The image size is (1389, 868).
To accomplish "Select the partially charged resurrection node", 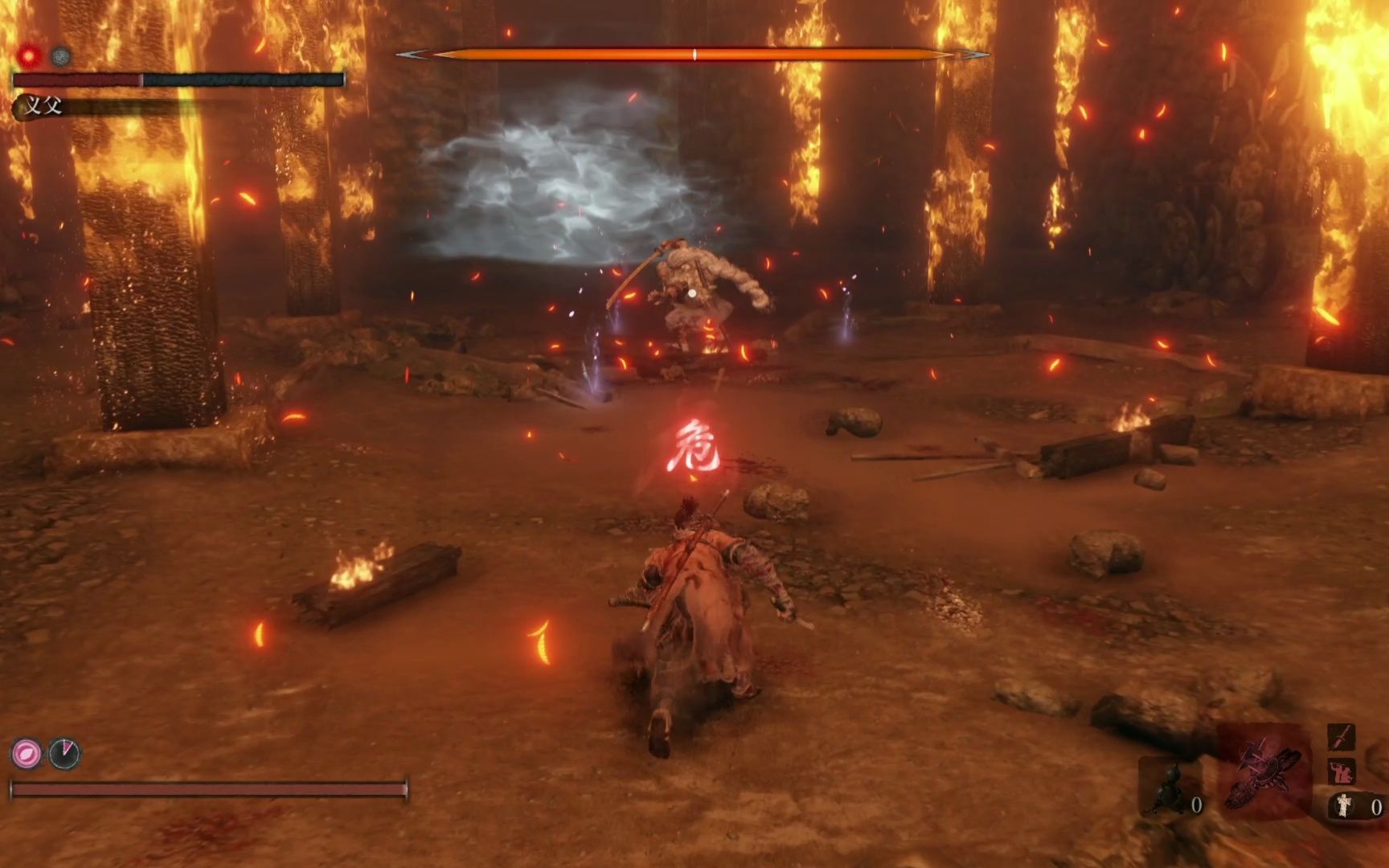I will point(64,754).
